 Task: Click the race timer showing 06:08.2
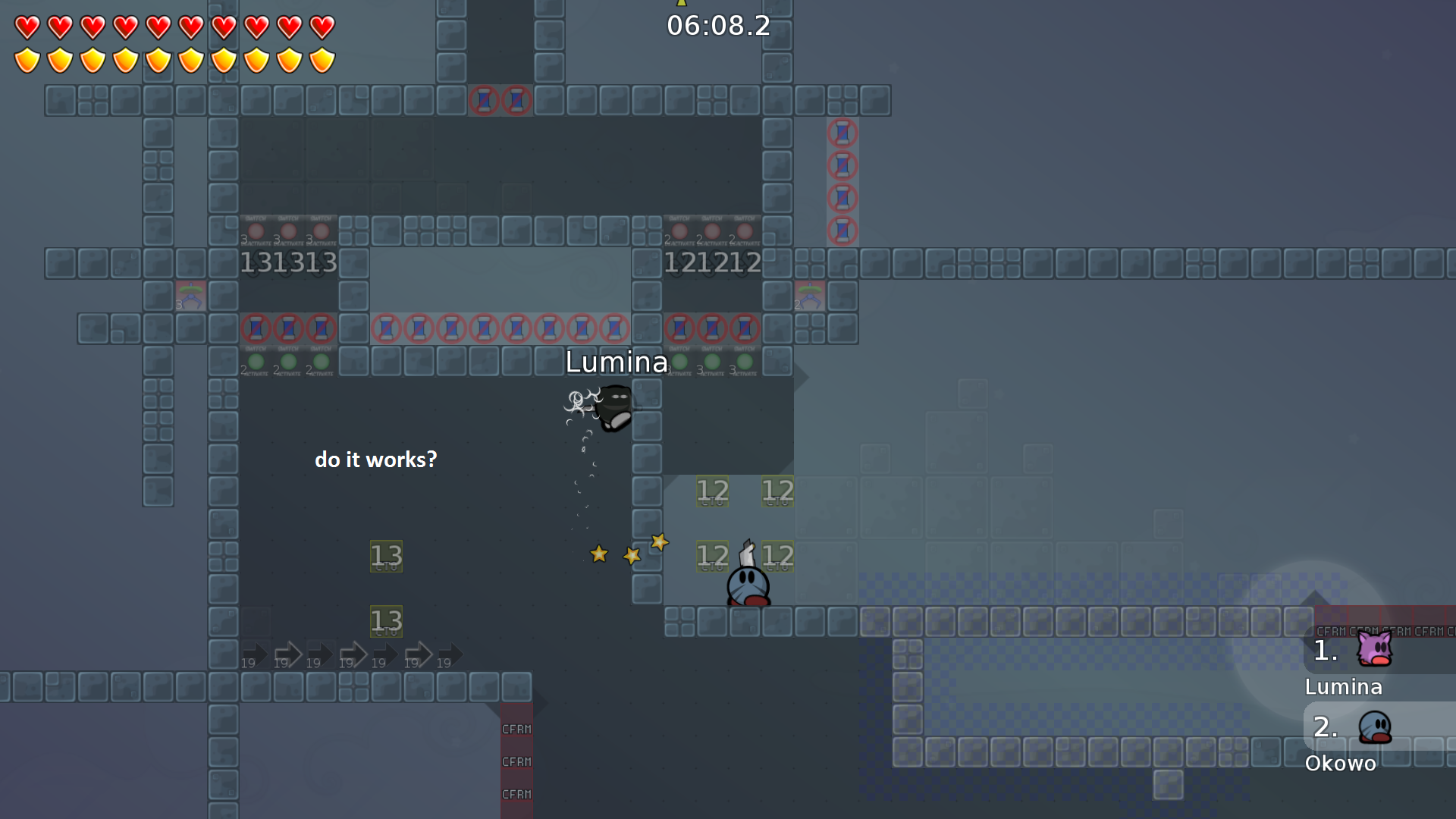[x=717, y=27]
